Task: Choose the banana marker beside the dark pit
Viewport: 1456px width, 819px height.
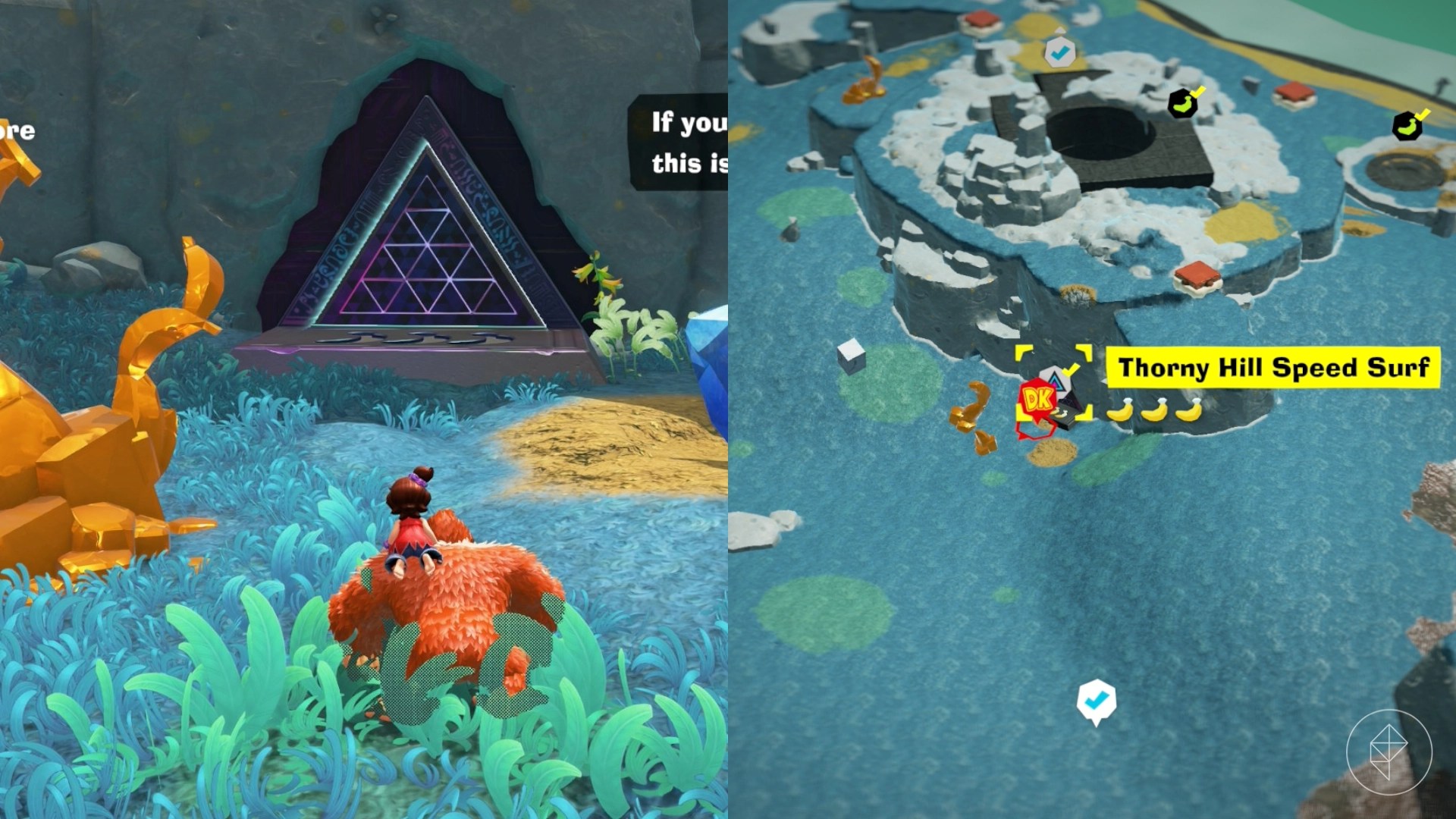Action: click(x=1183, y=102)
